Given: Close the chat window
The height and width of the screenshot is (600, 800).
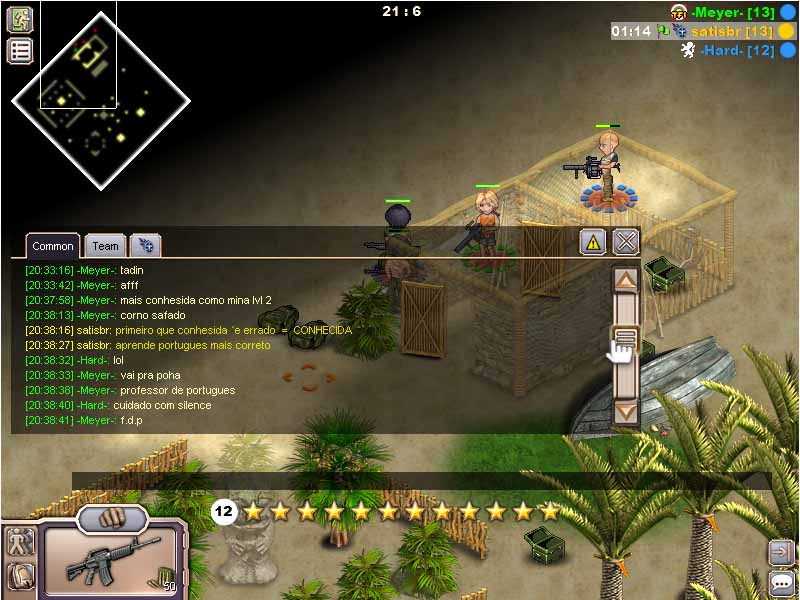Looking at the screenshot, I should point(626,241).
